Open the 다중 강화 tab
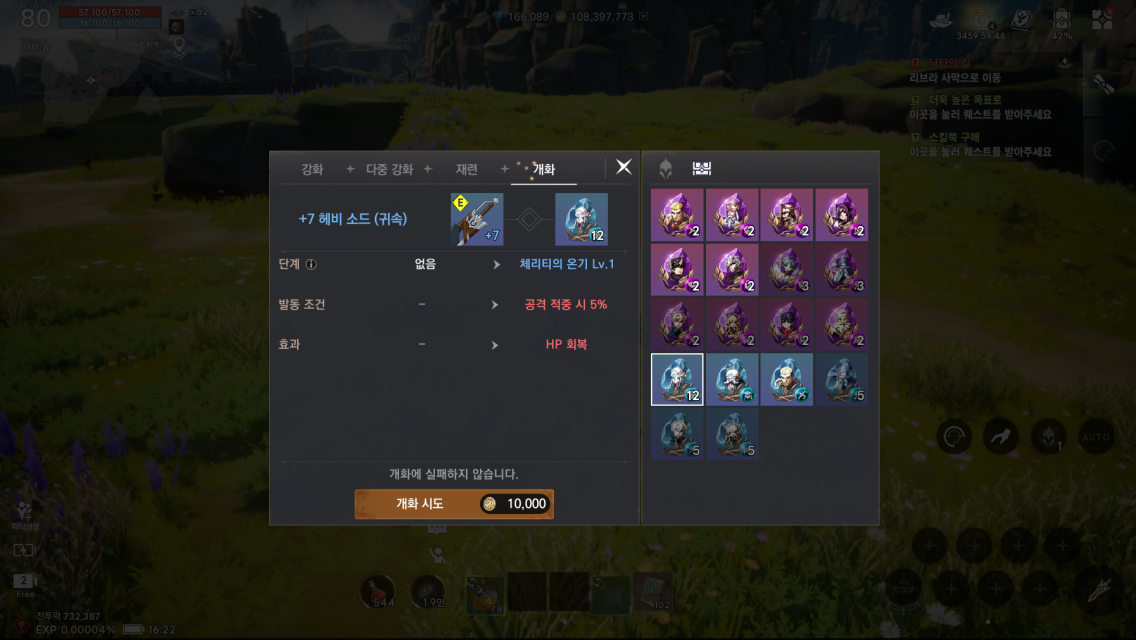 pos(389,169)
